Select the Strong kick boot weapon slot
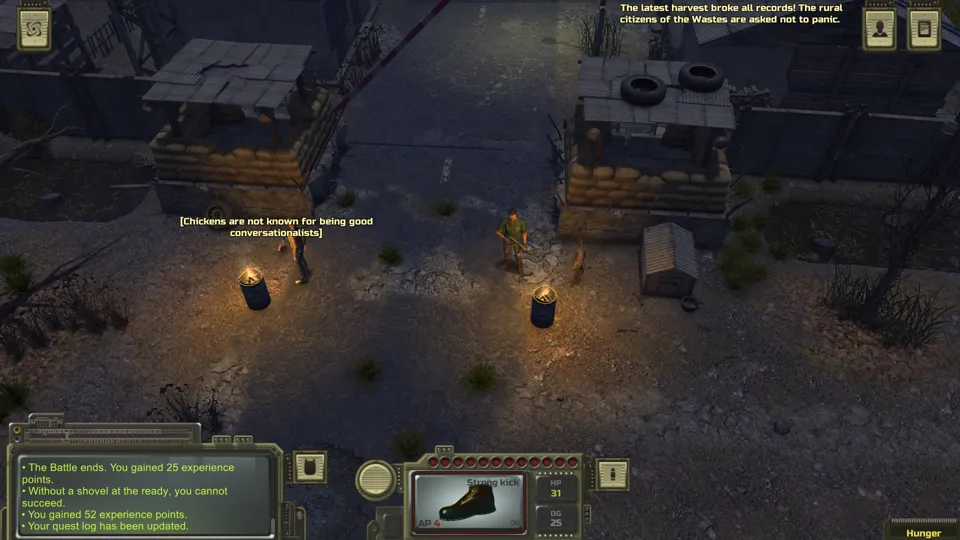This screenshot has height=540, width=960. 472,502
